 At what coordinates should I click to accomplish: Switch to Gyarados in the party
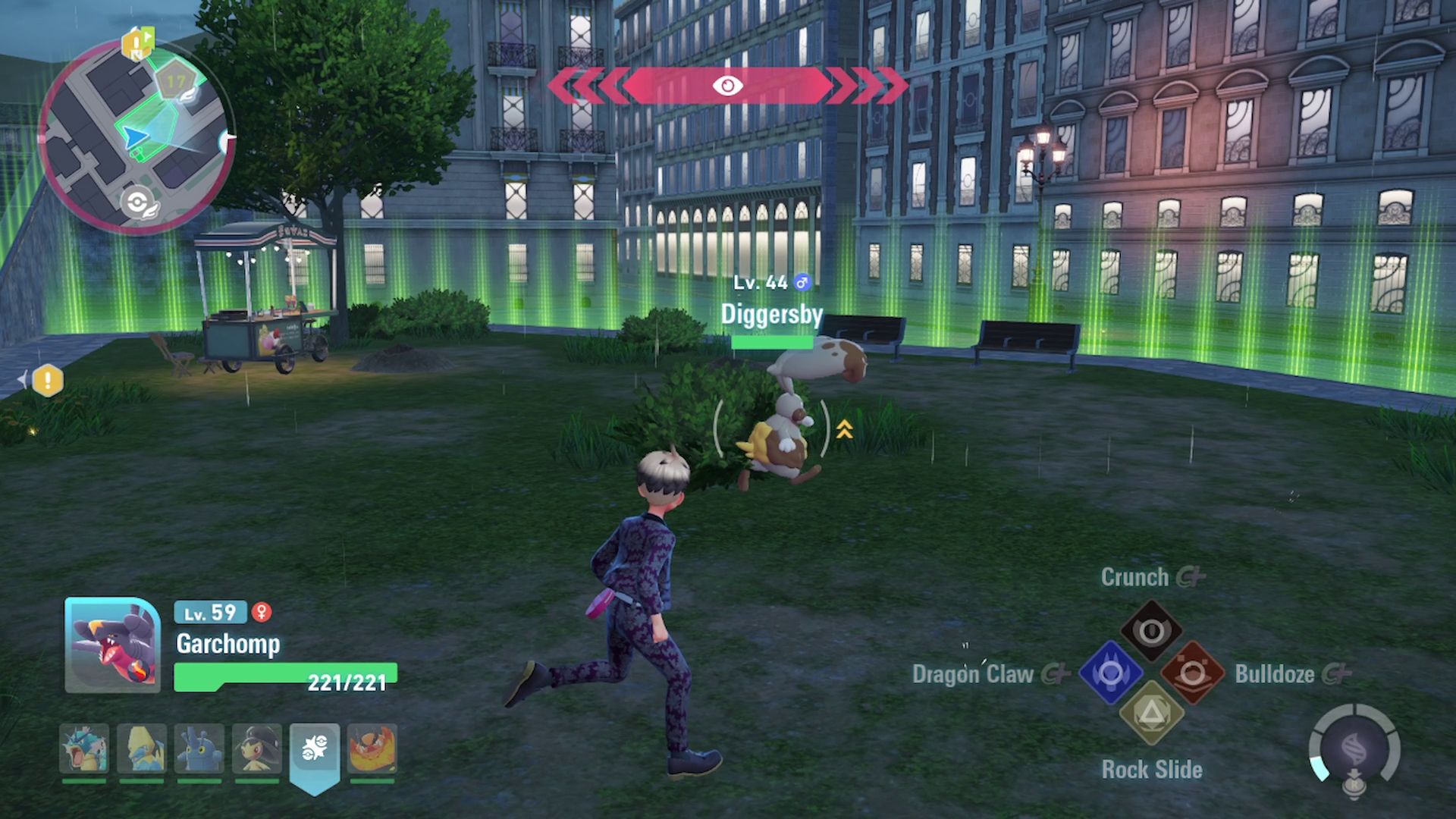(x=84, y=749)
